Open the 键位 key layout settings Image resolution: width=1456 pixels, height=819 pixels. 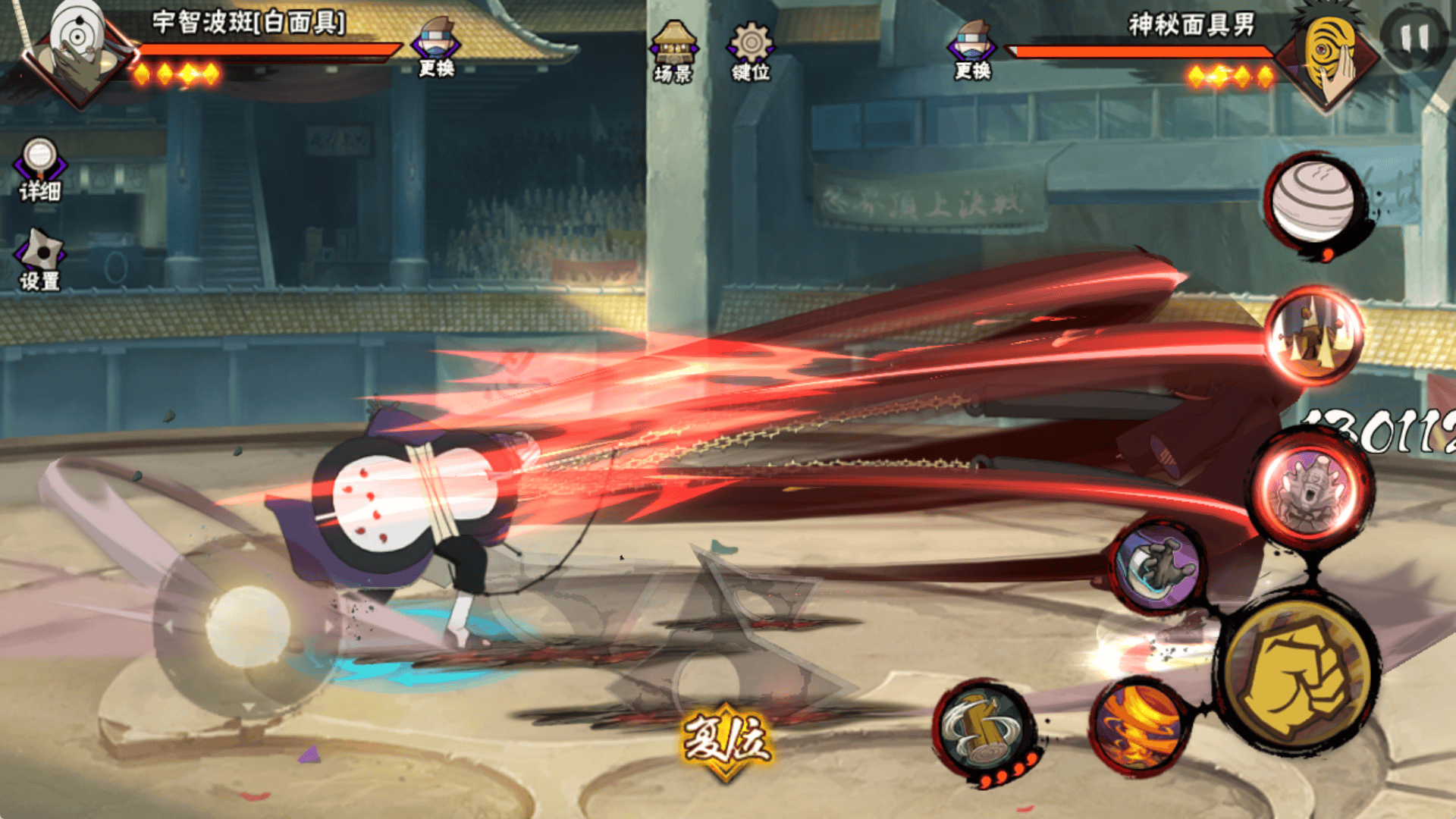click(x=751, y=52)
